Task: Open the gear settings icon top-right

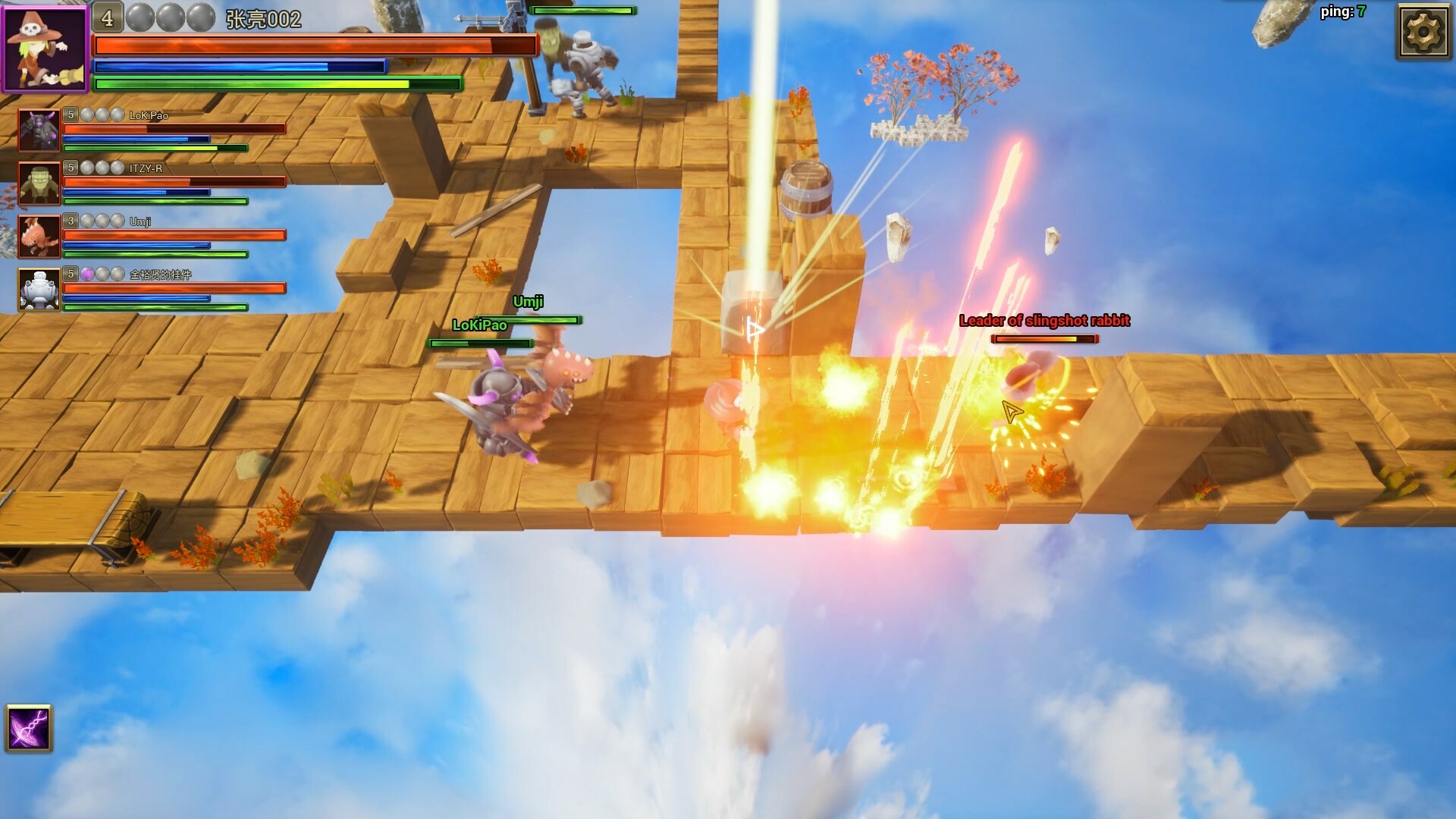Action: tap(1424, 32)
